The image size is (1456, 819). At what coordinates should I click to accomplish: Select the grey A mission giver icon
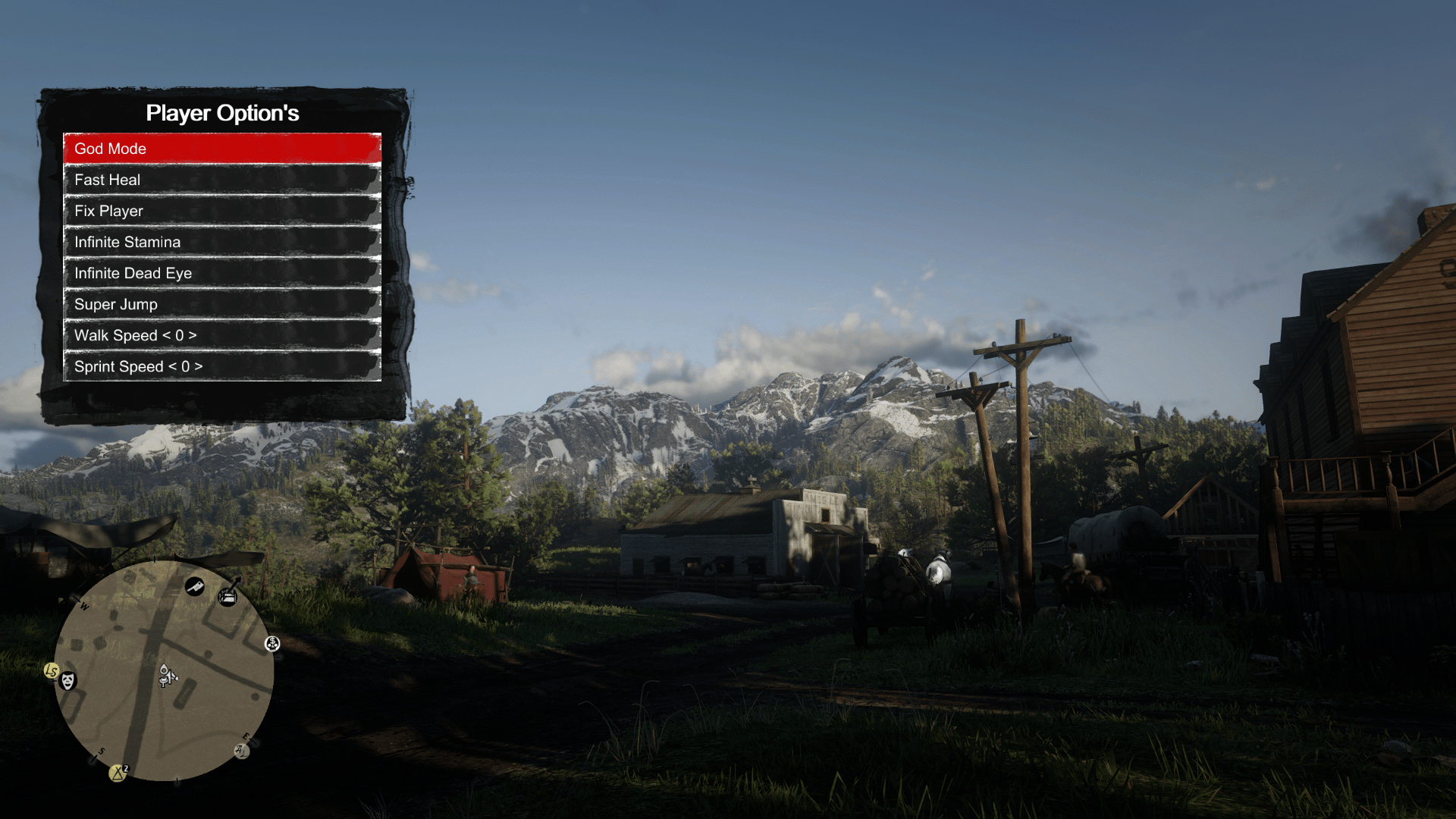click(241, 751)
